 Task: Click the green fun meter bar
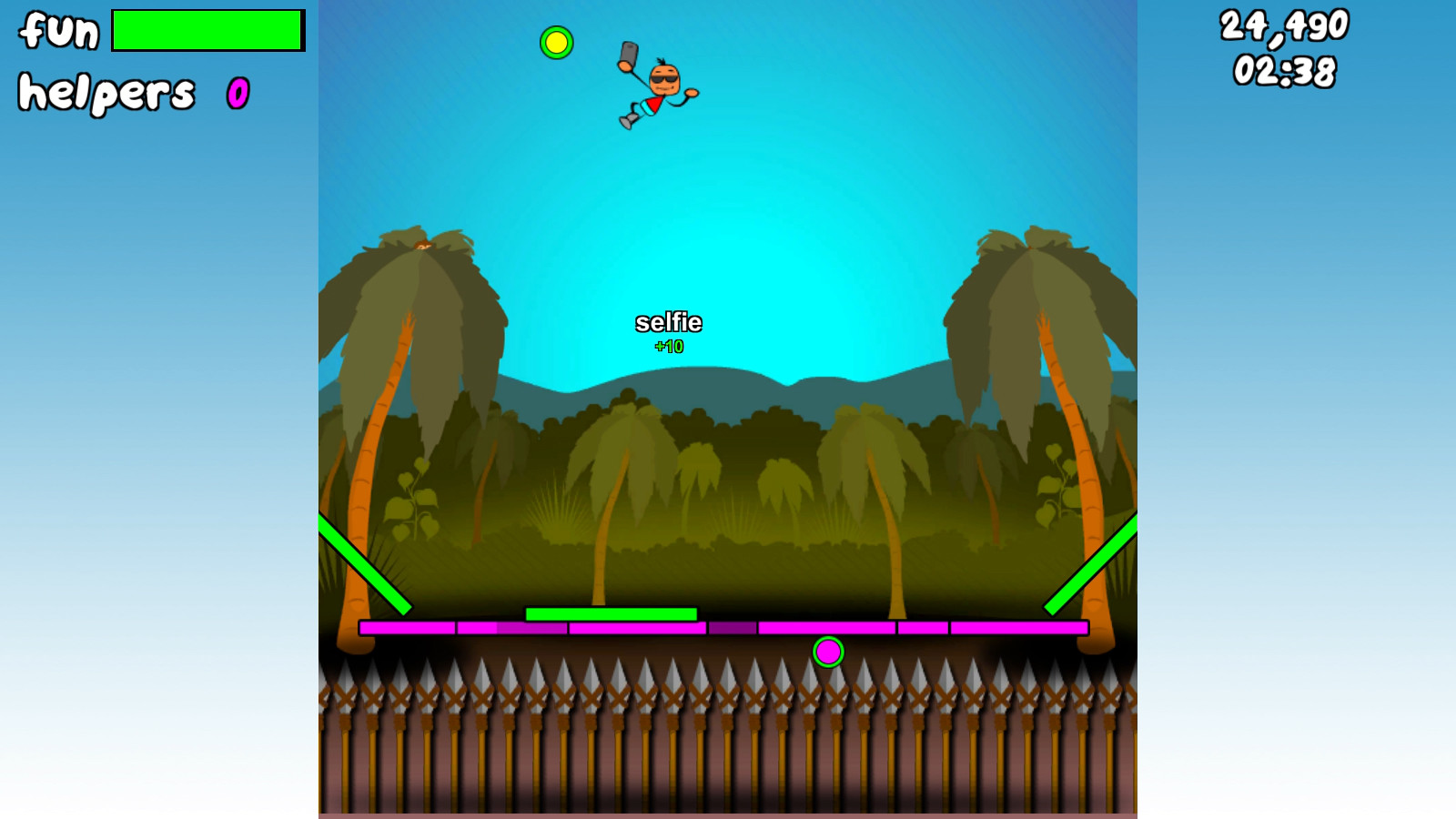click(207, 30)
